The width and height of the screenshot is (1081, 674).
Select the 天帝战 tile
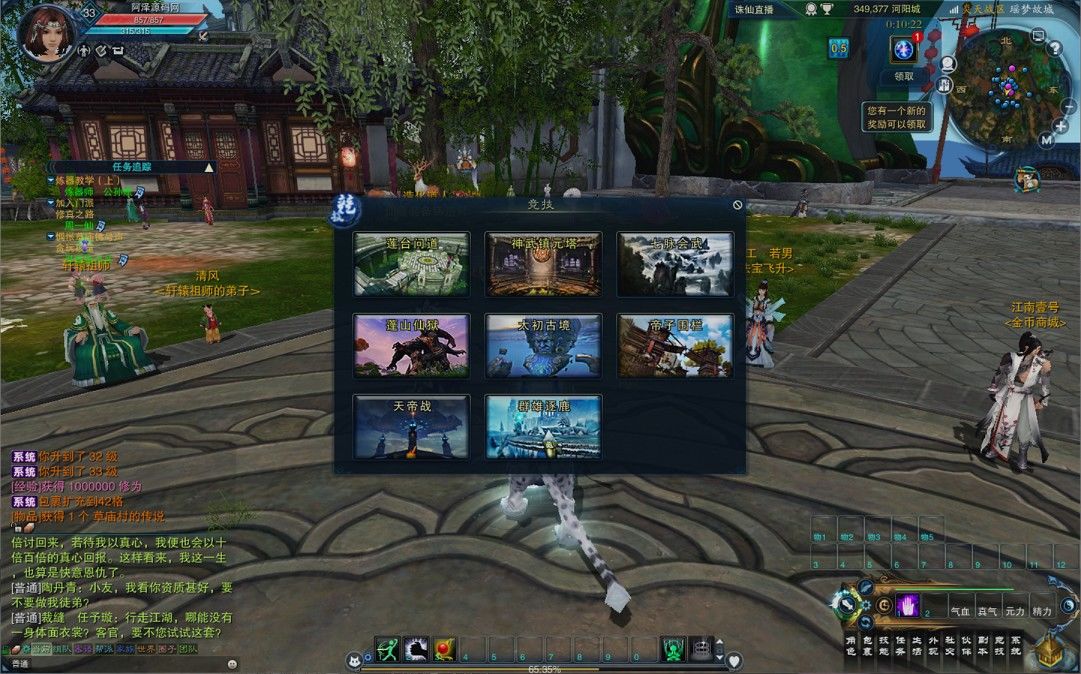click(411, 427)
